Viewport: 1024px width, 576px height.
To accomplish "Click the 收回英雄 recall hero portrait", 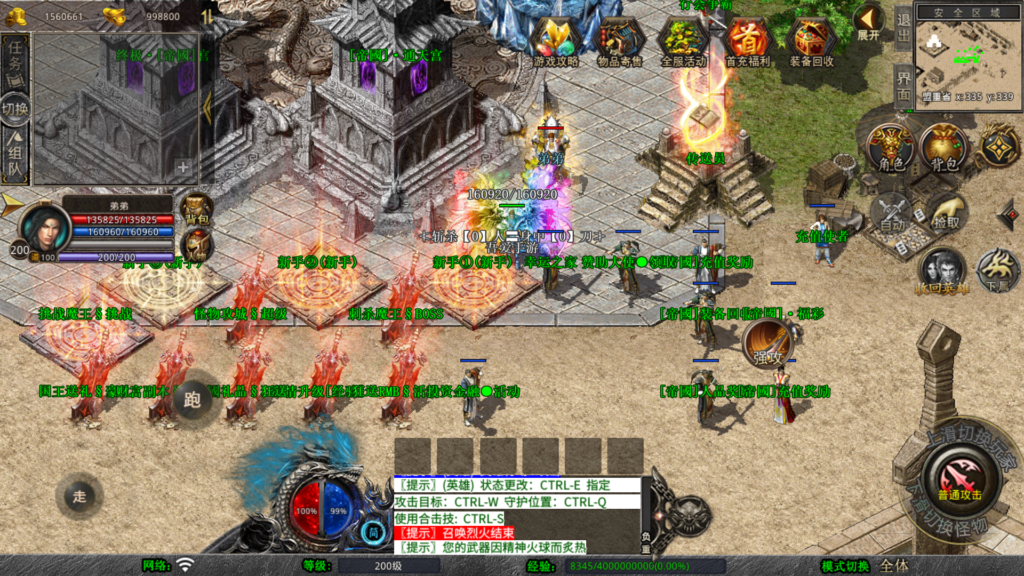I will (x=942, y=272).
